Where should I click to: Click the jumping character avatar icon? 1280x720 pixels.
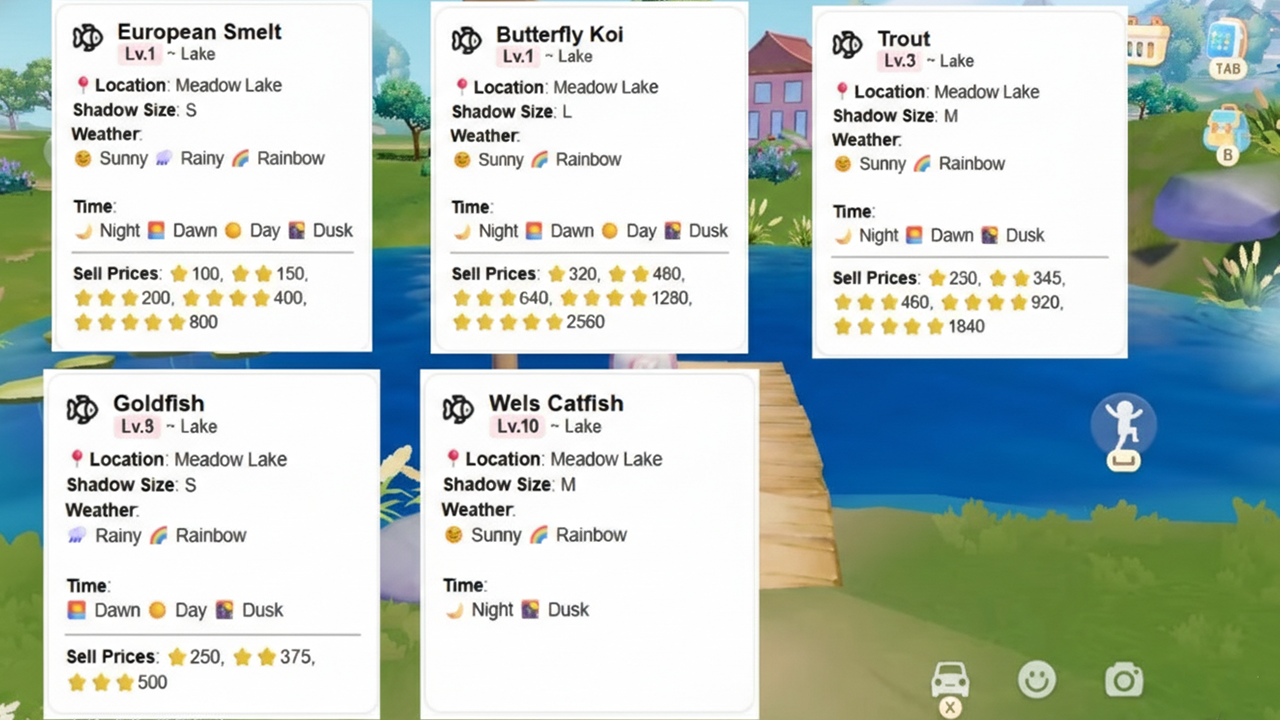tap(1124, 423)
